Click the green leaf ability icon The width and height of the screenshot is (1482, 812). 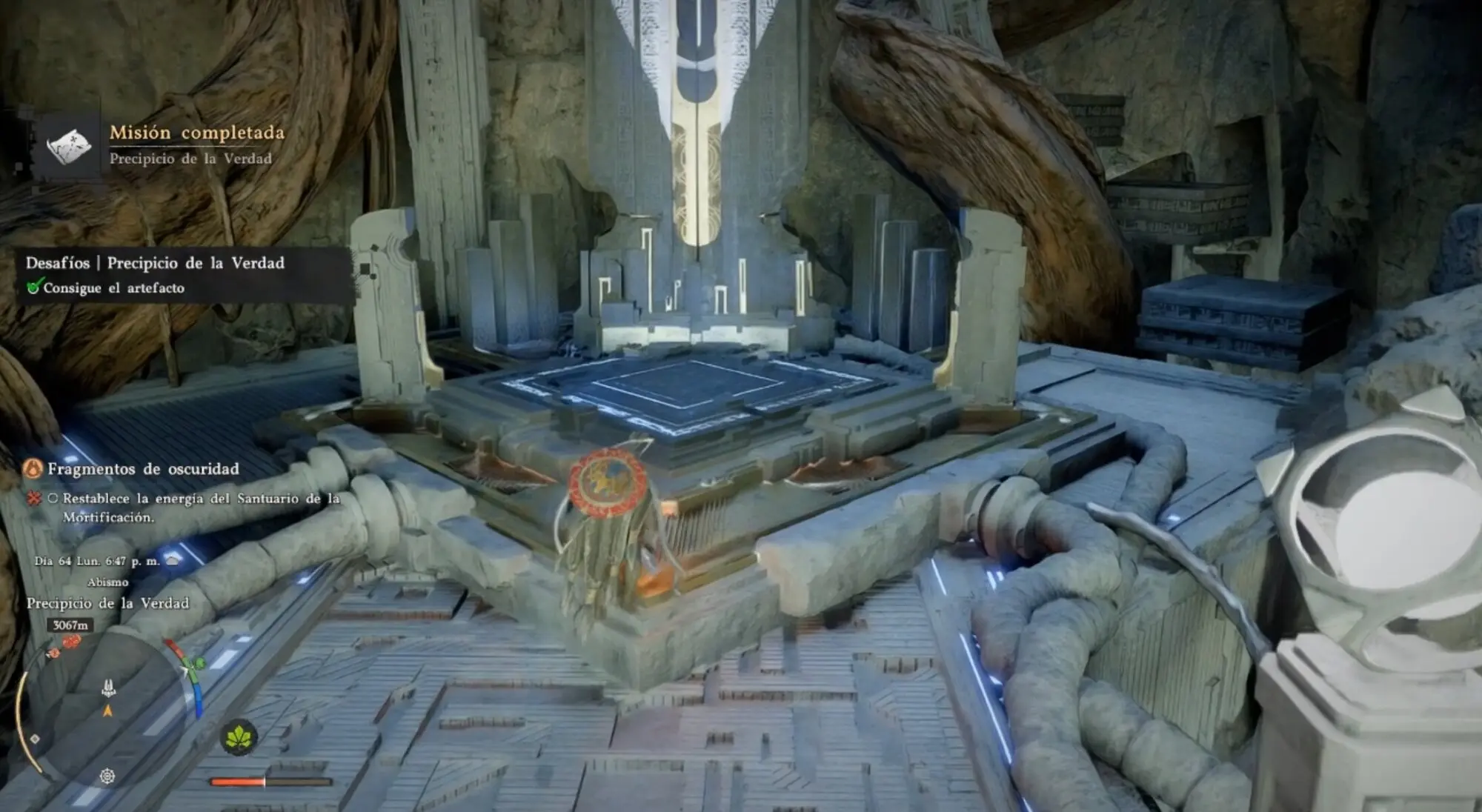(238, 737)
